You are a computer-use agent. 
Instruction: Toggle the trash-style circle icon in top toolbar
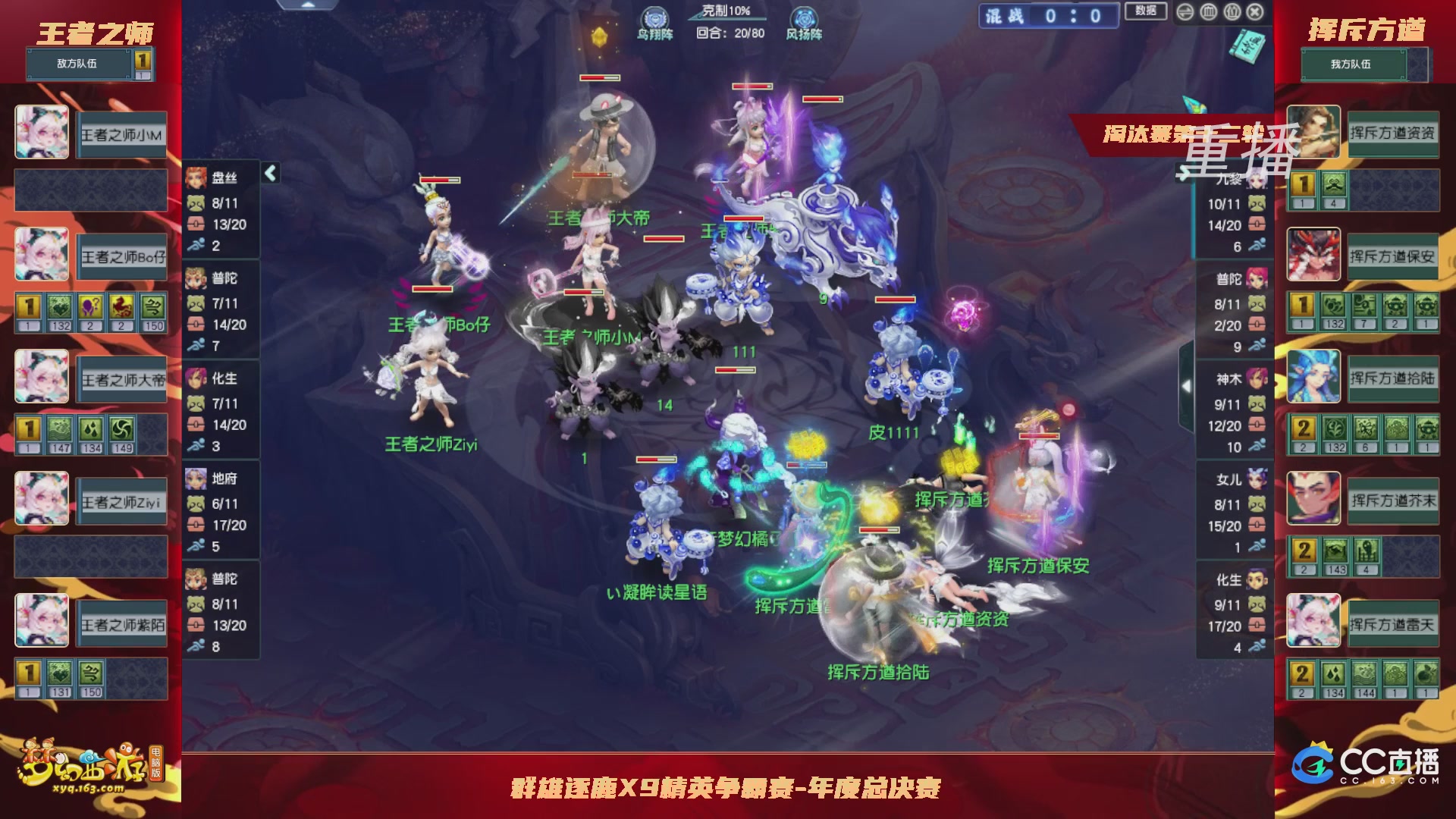[x=1208, y=12]
